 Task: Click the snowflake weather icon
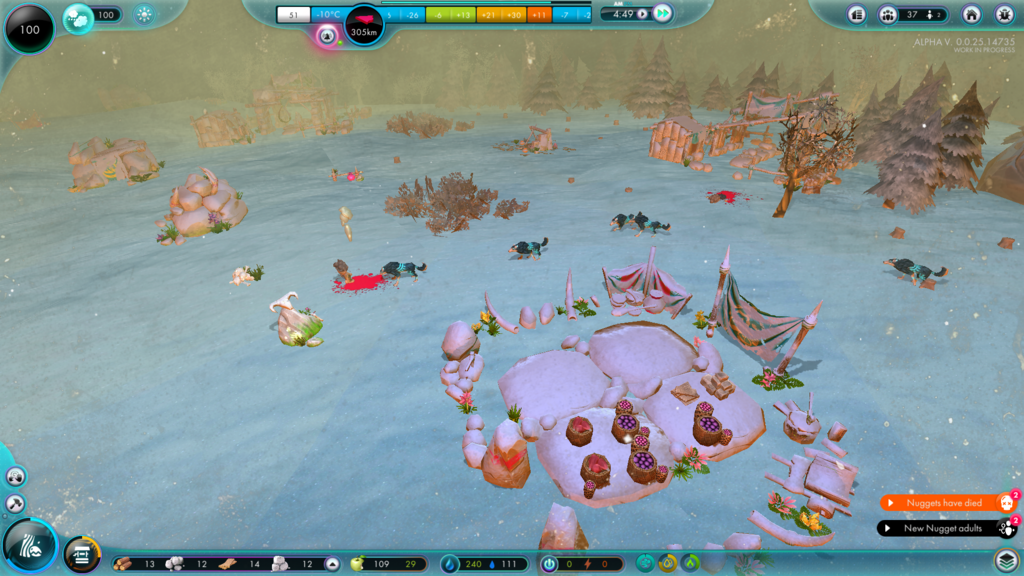(x=144, y=14)
